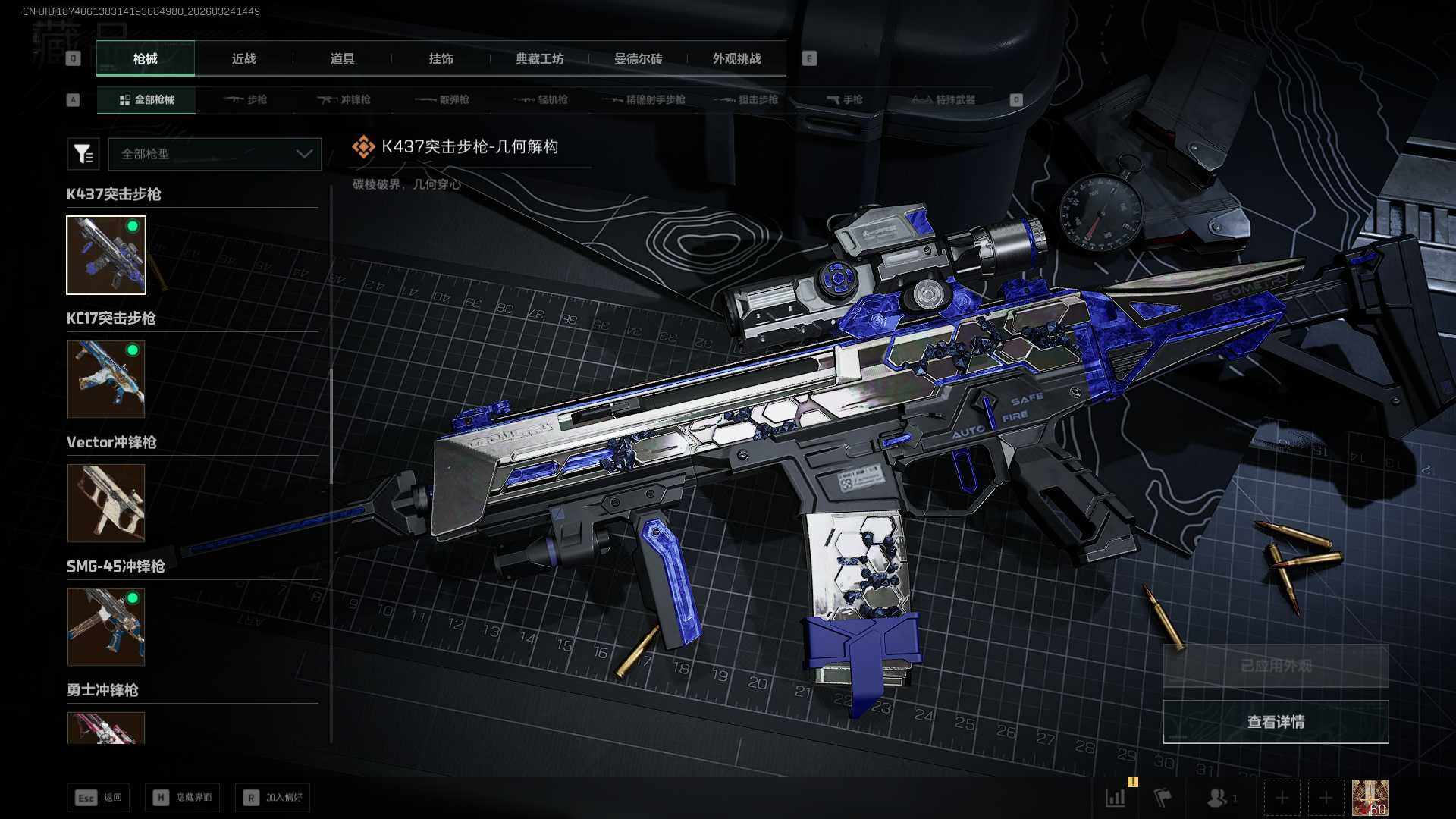Screen dimensions: 1456x819
Task: Go to the 典藏工坊 tab
Action: click(x=539, y=59)
